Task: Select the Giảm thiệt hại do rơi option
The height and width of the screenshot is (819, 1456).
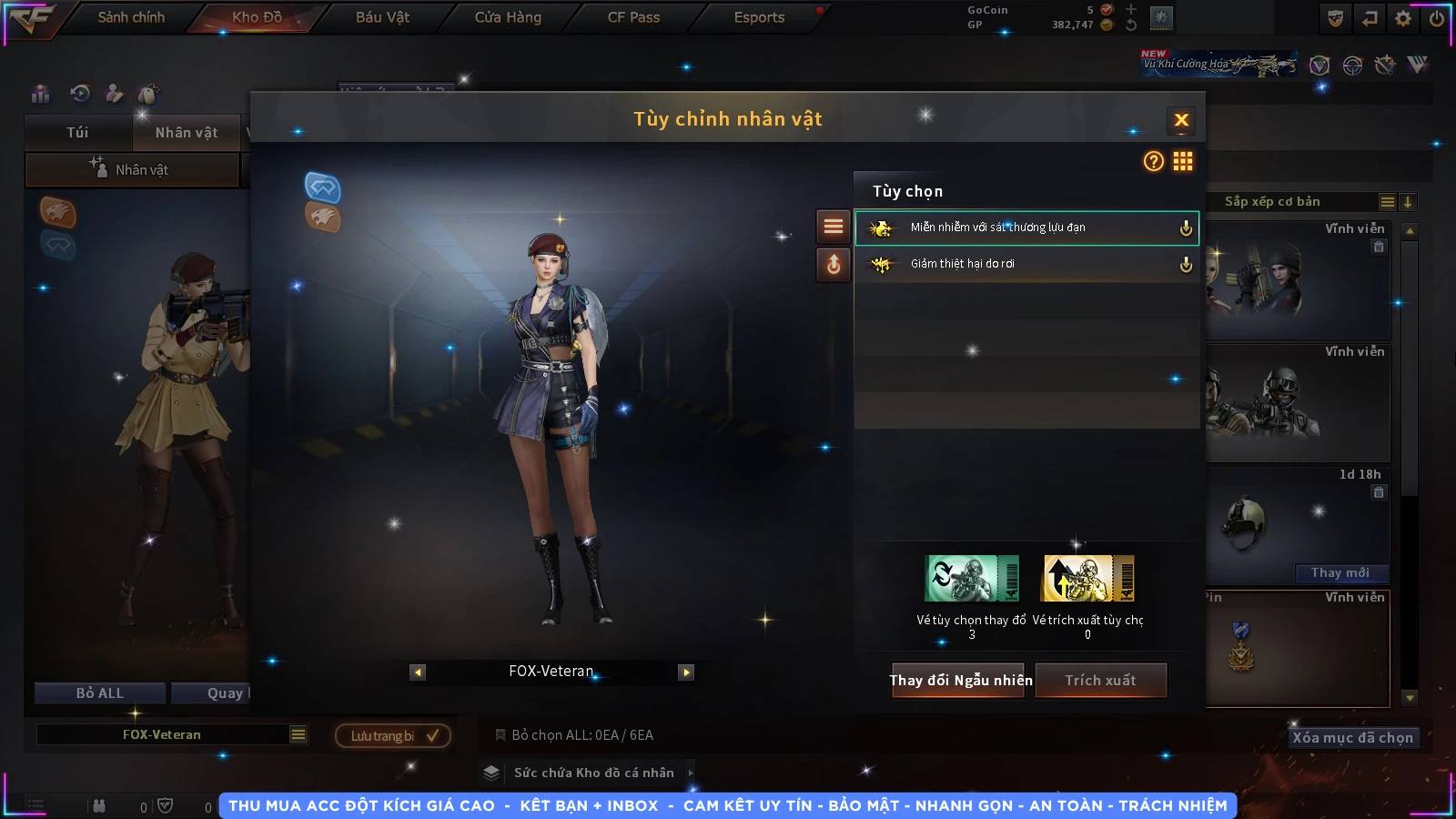Action: (x=1026, y=264)
